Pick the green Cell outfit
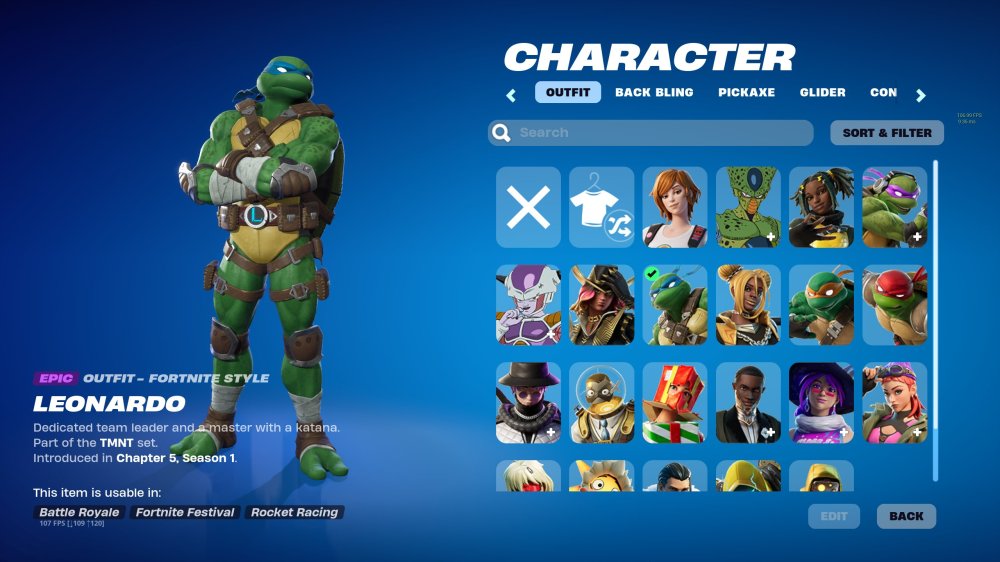 [748, 207]
